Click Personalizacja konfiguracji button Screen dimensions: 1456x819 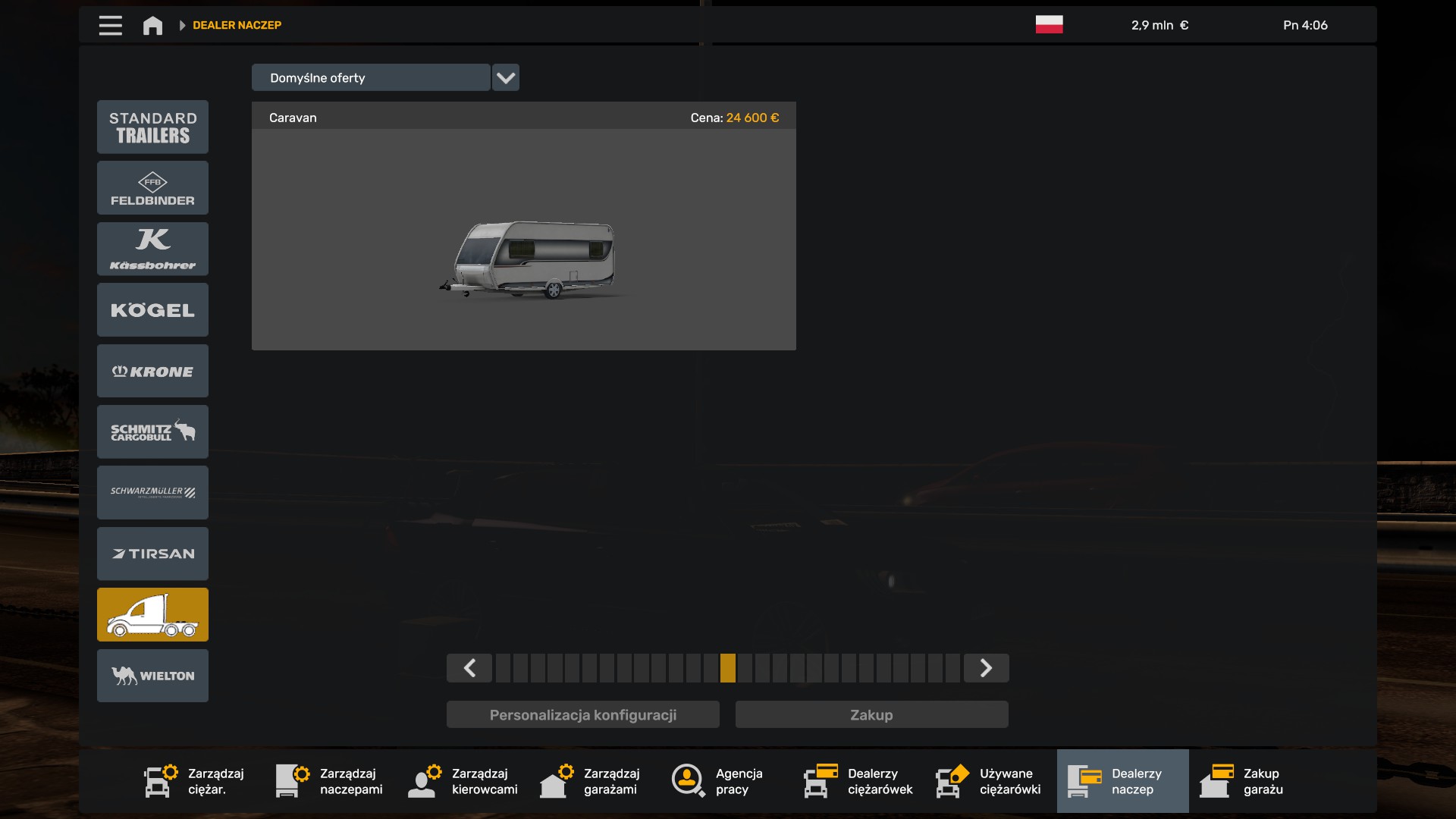pyautogui.click(x=582, y=714)
